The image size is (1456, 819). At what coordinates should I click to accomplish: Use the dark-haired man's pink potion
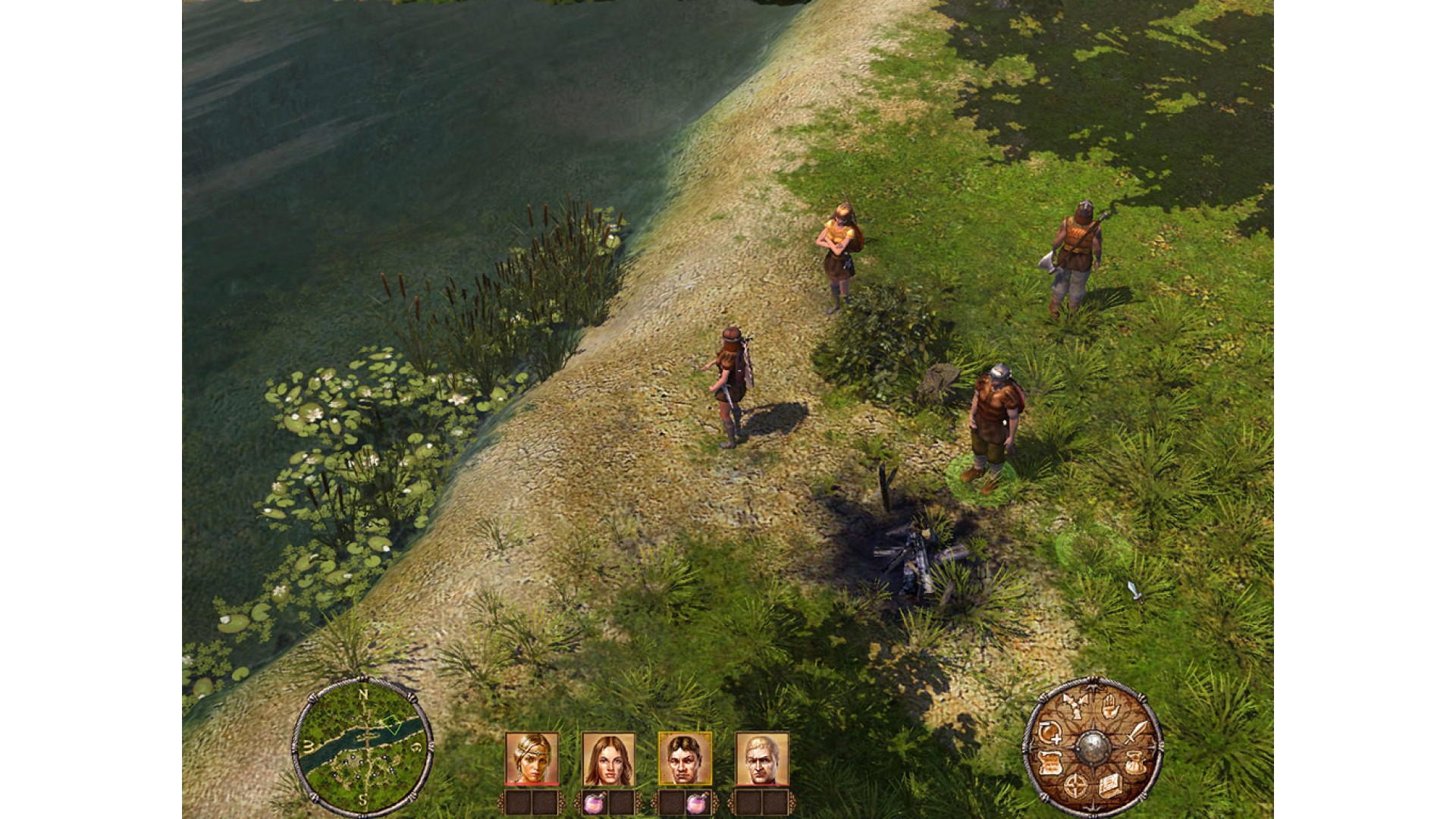coord(698,802)
